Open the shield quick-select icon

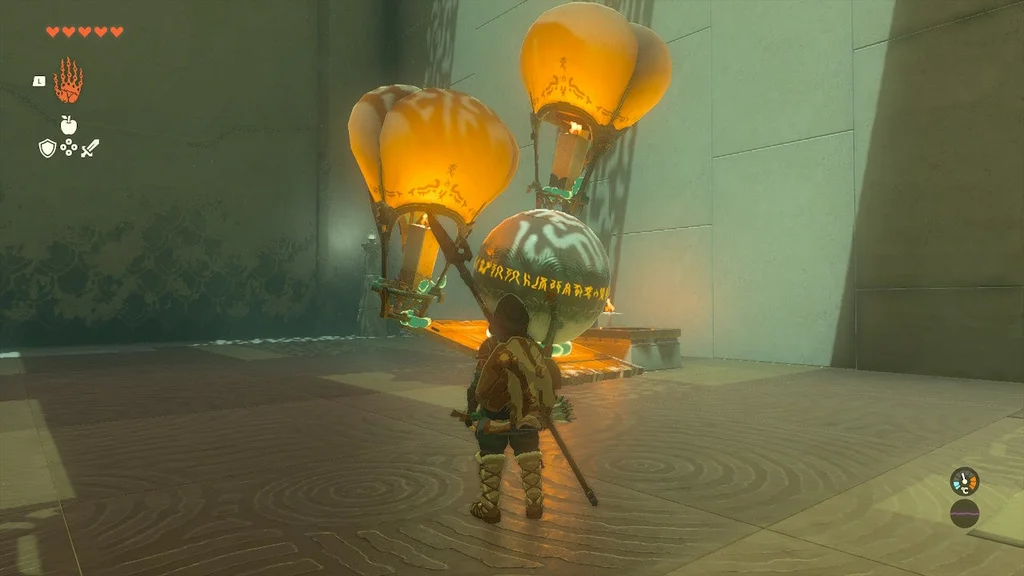47,149
